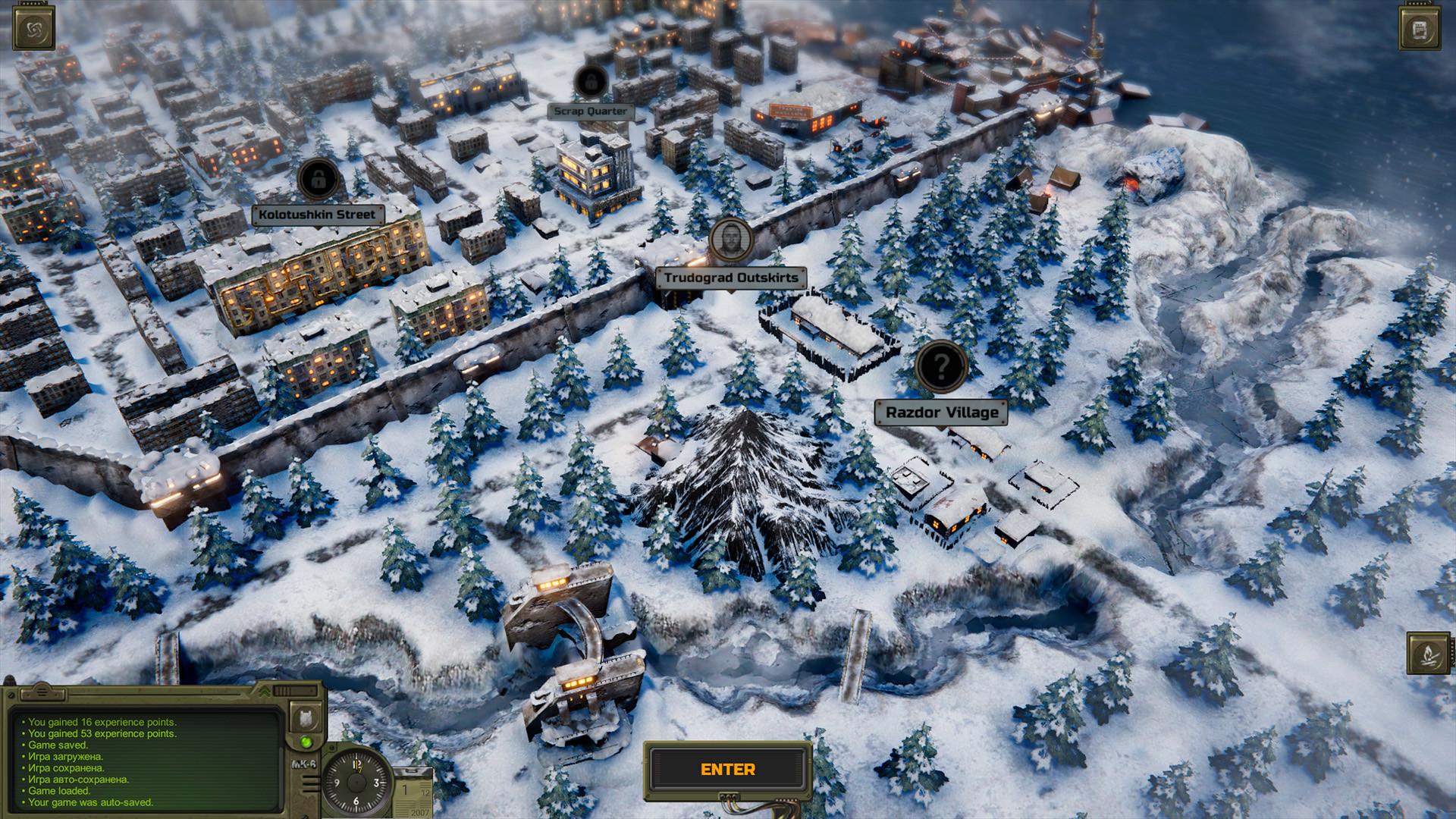Click the Razdor Village location label
Viewport: 1456px width, 819px height.
(x=940, y=410)
